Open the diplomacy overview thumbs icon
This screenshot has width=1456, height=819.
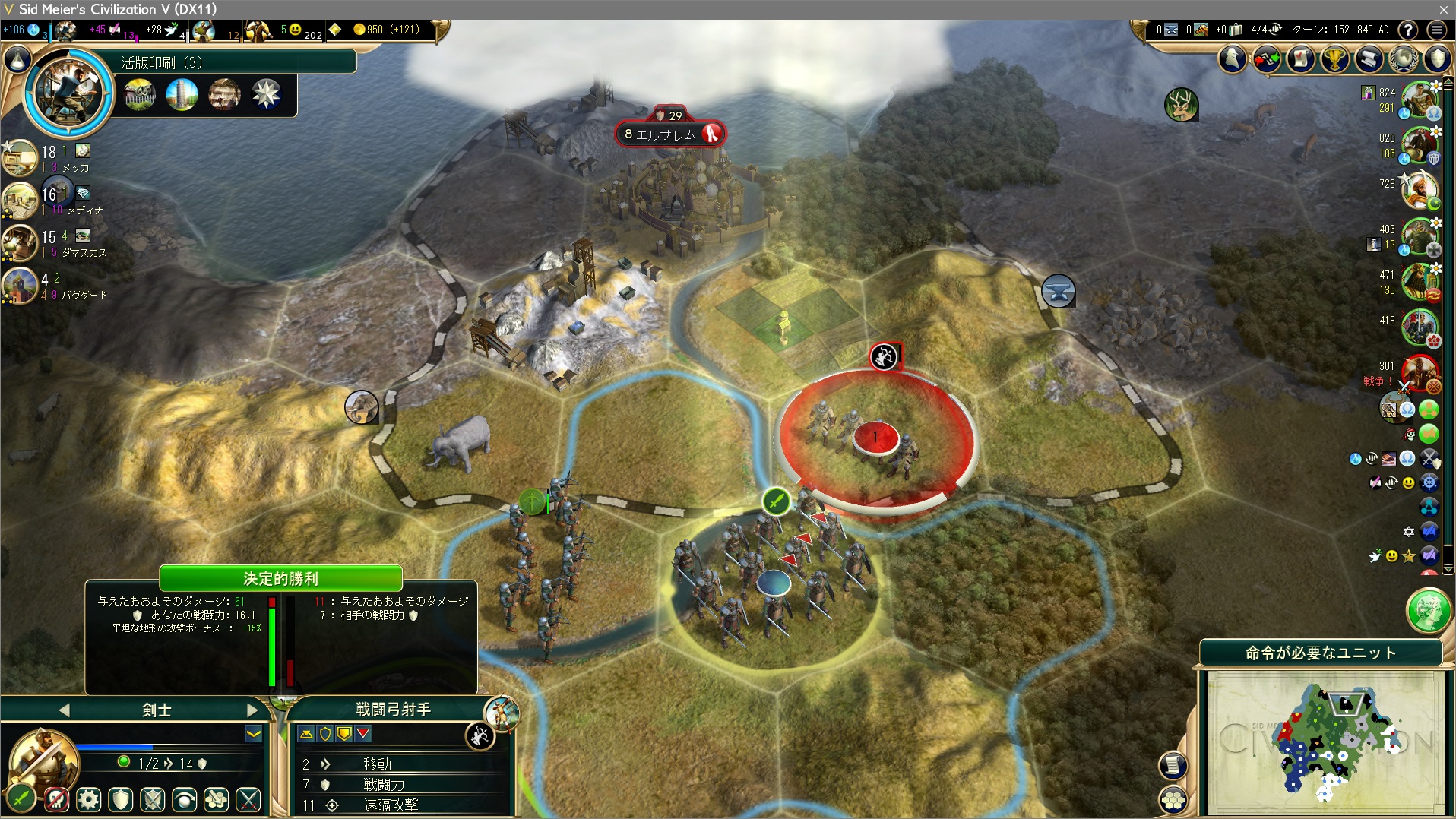(1267, 58)
